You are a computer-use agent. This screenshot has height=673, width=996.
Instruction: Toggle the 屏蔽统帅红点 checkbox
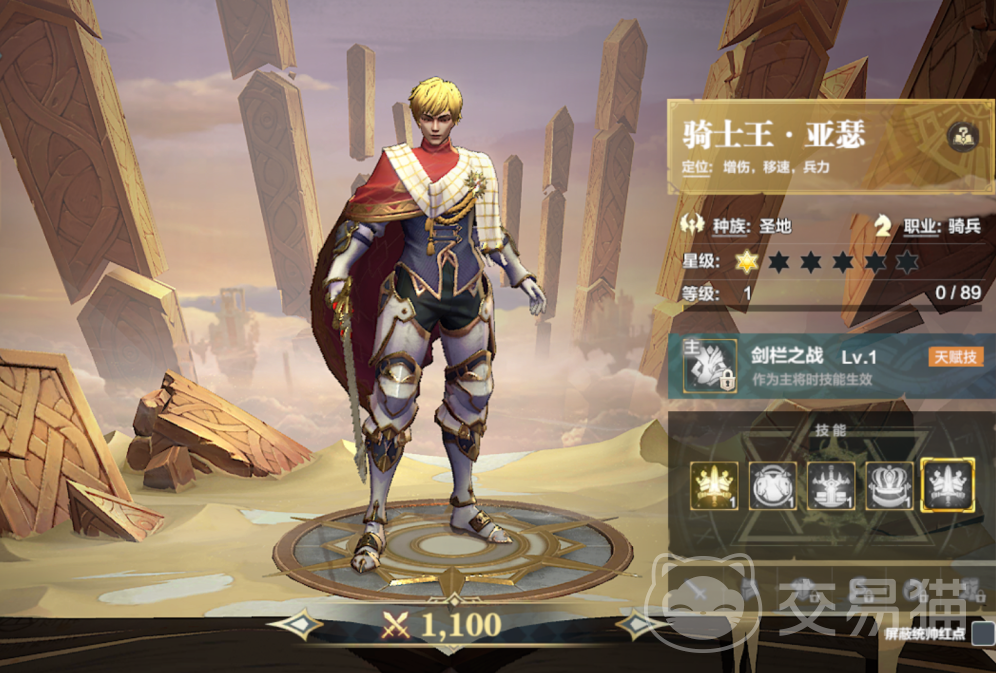pos(983,633)
